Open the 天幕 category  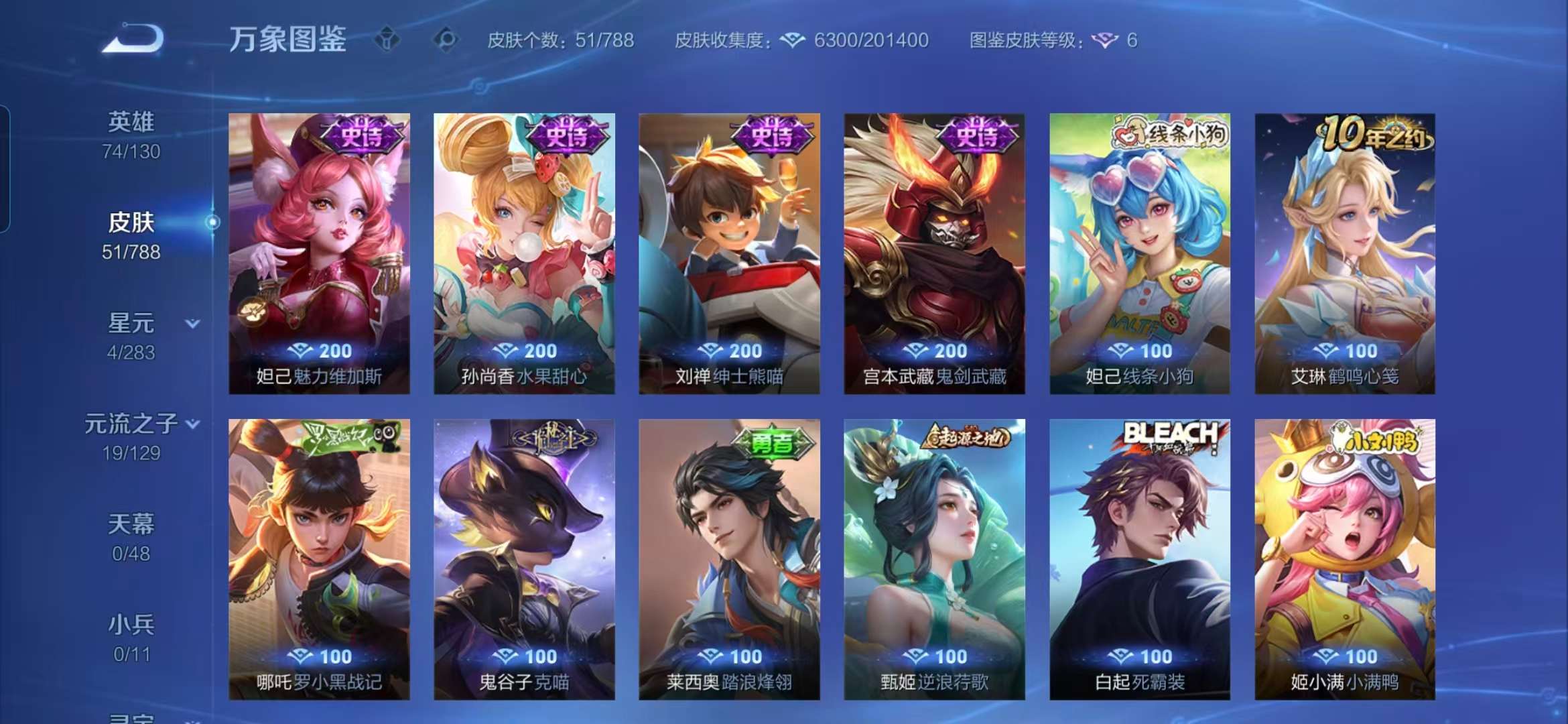click(131, 527)
